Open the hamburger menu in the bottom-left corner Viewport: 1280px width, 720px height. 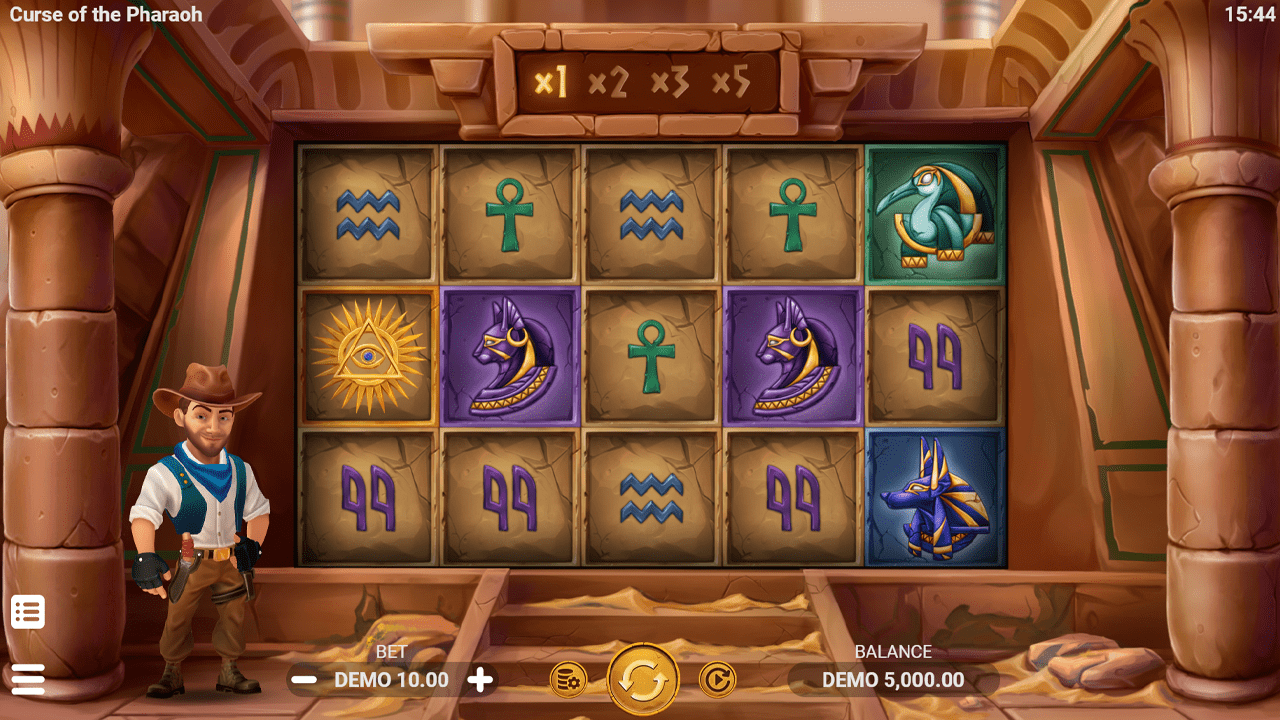pos(27,678)
